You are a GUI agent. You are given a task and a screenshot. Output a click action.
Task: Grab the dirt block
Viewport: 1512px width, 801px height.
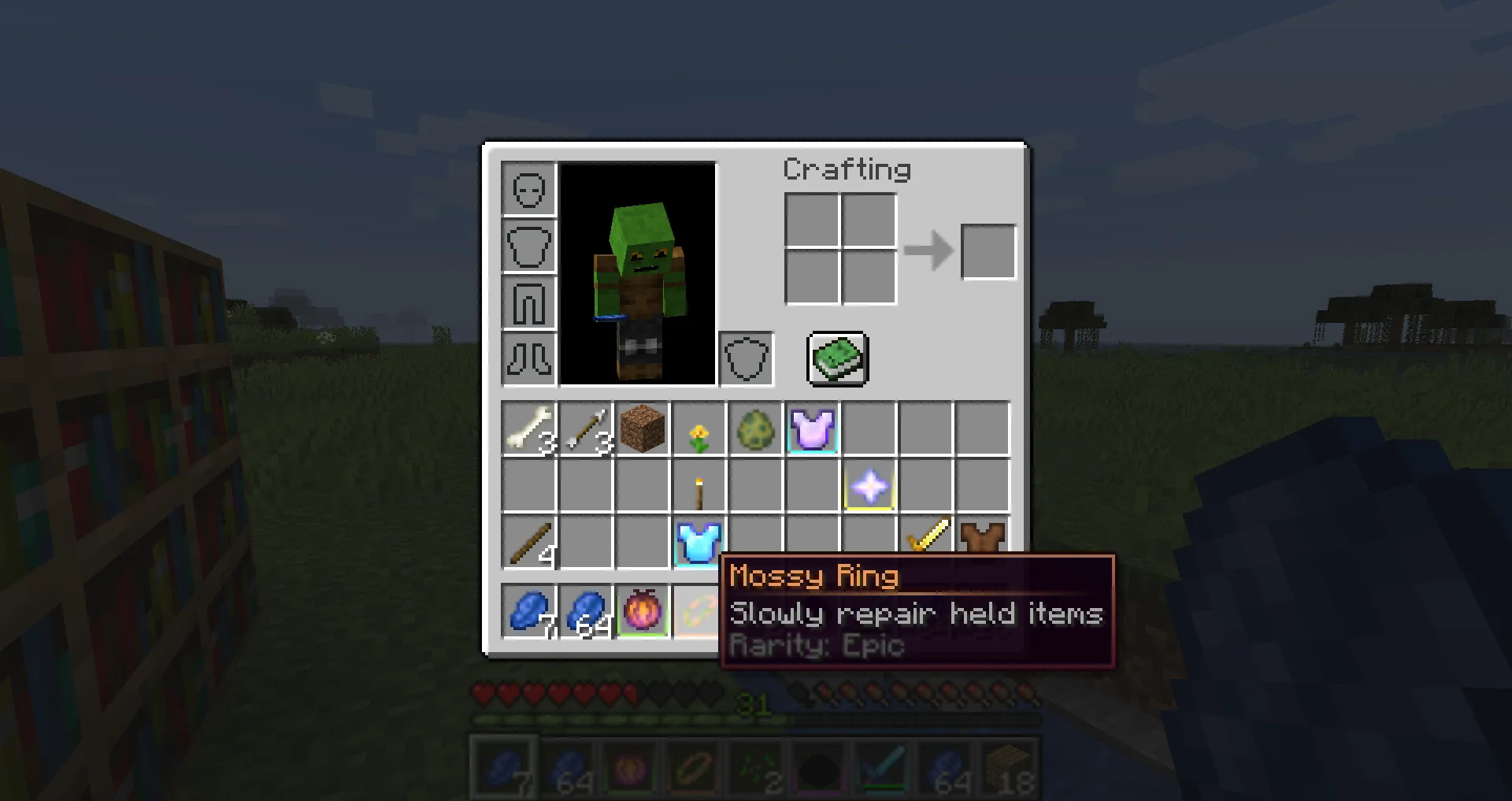643,429
